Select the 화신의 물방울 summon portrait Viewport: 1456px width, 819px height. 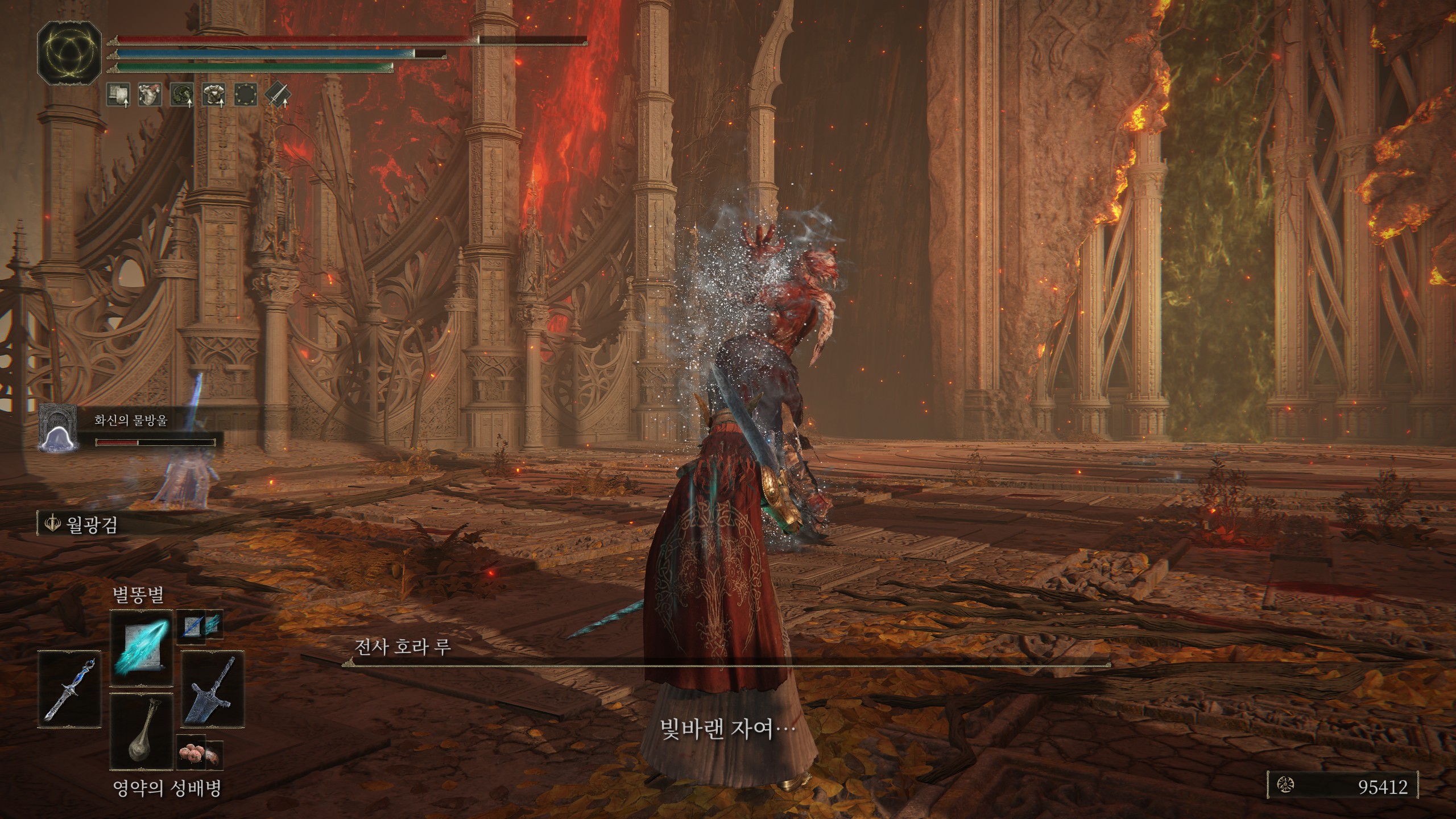pyautogui.click(x=57, y=428)
